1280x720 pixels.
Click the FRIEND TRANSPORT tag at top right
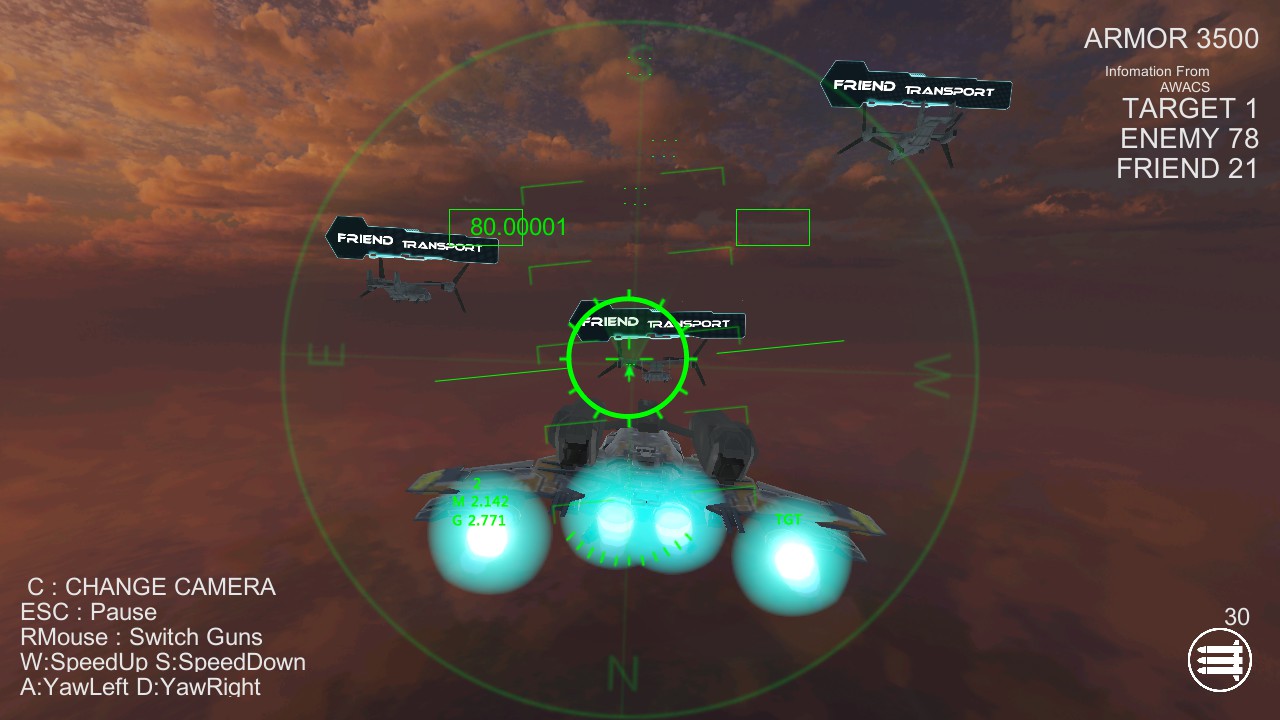point(915,88)
